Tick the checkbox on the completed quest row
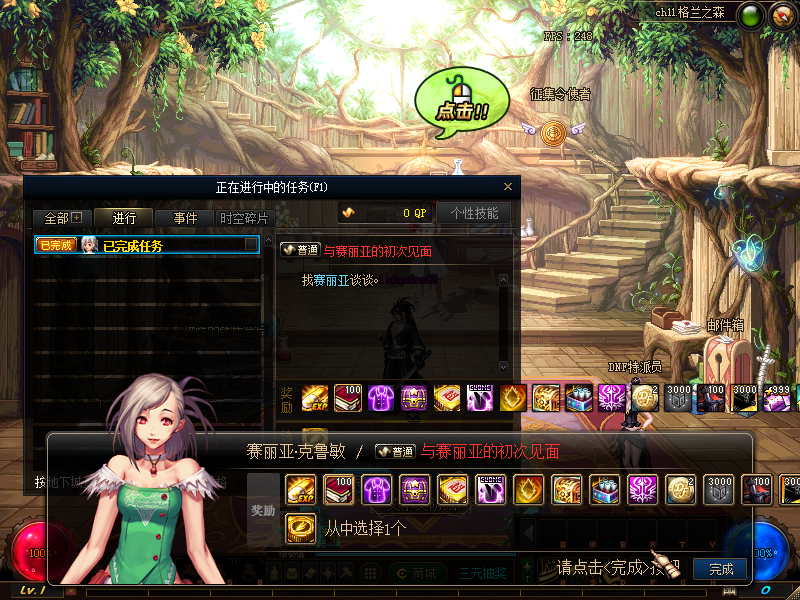 (251, 245)
